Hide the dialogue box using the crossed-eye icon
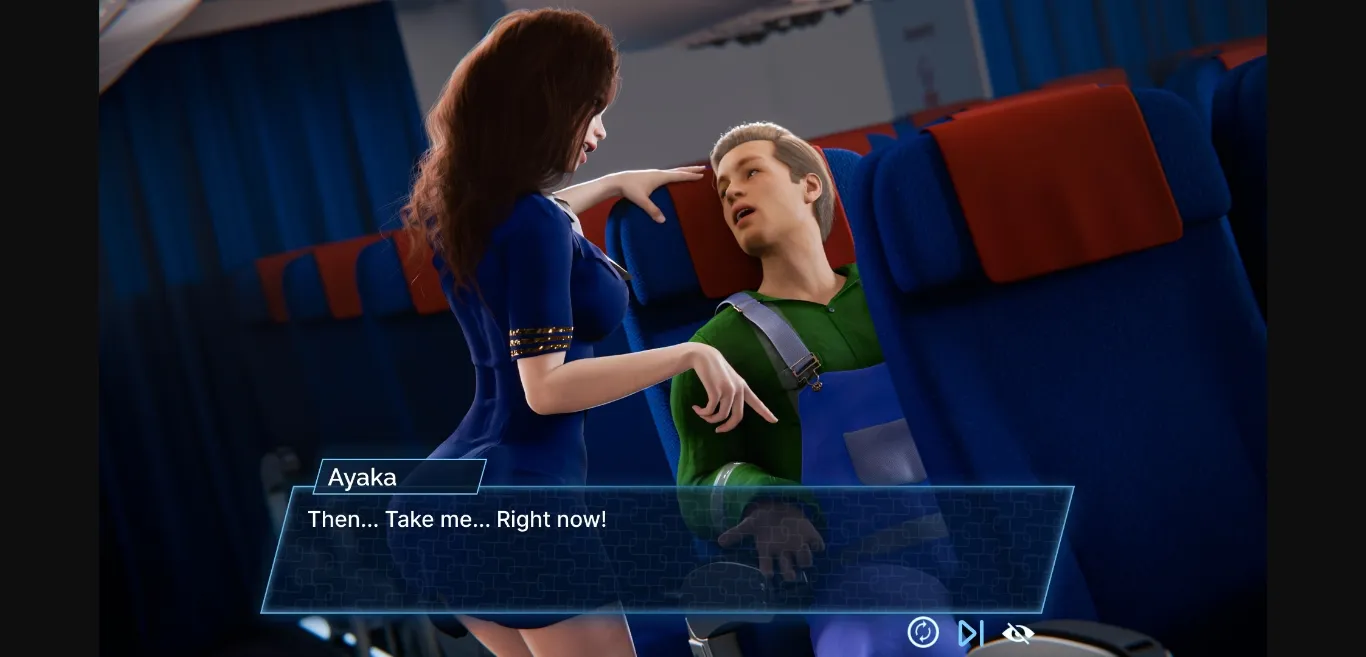 [x=1017, y=633]
